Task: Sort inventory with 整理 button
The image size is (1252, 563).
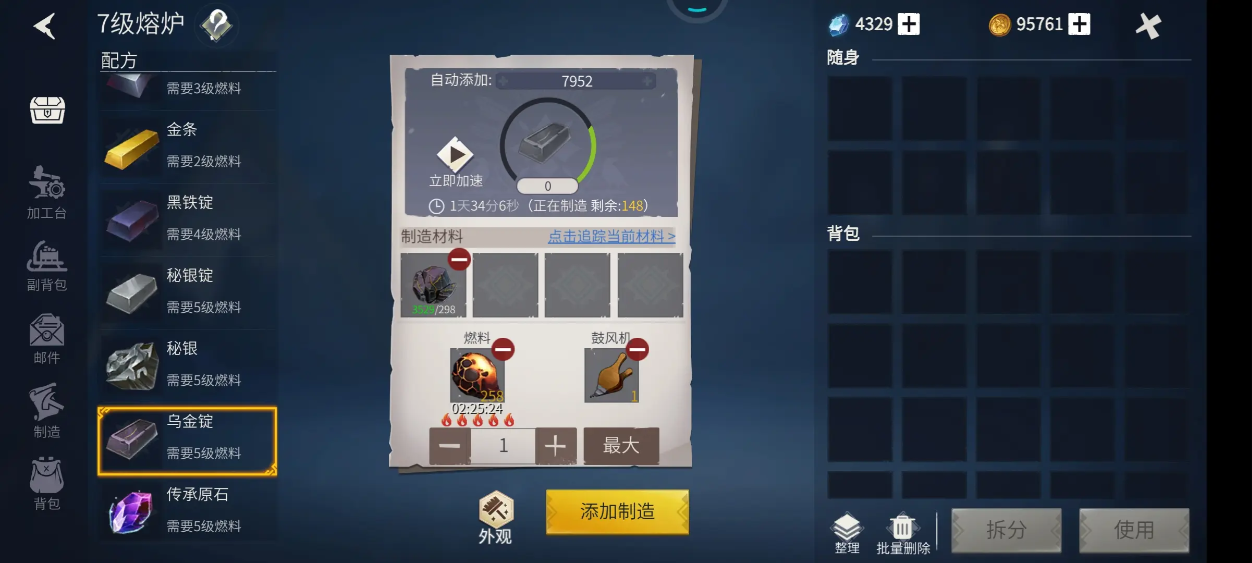Action: [x=847, y=532]
